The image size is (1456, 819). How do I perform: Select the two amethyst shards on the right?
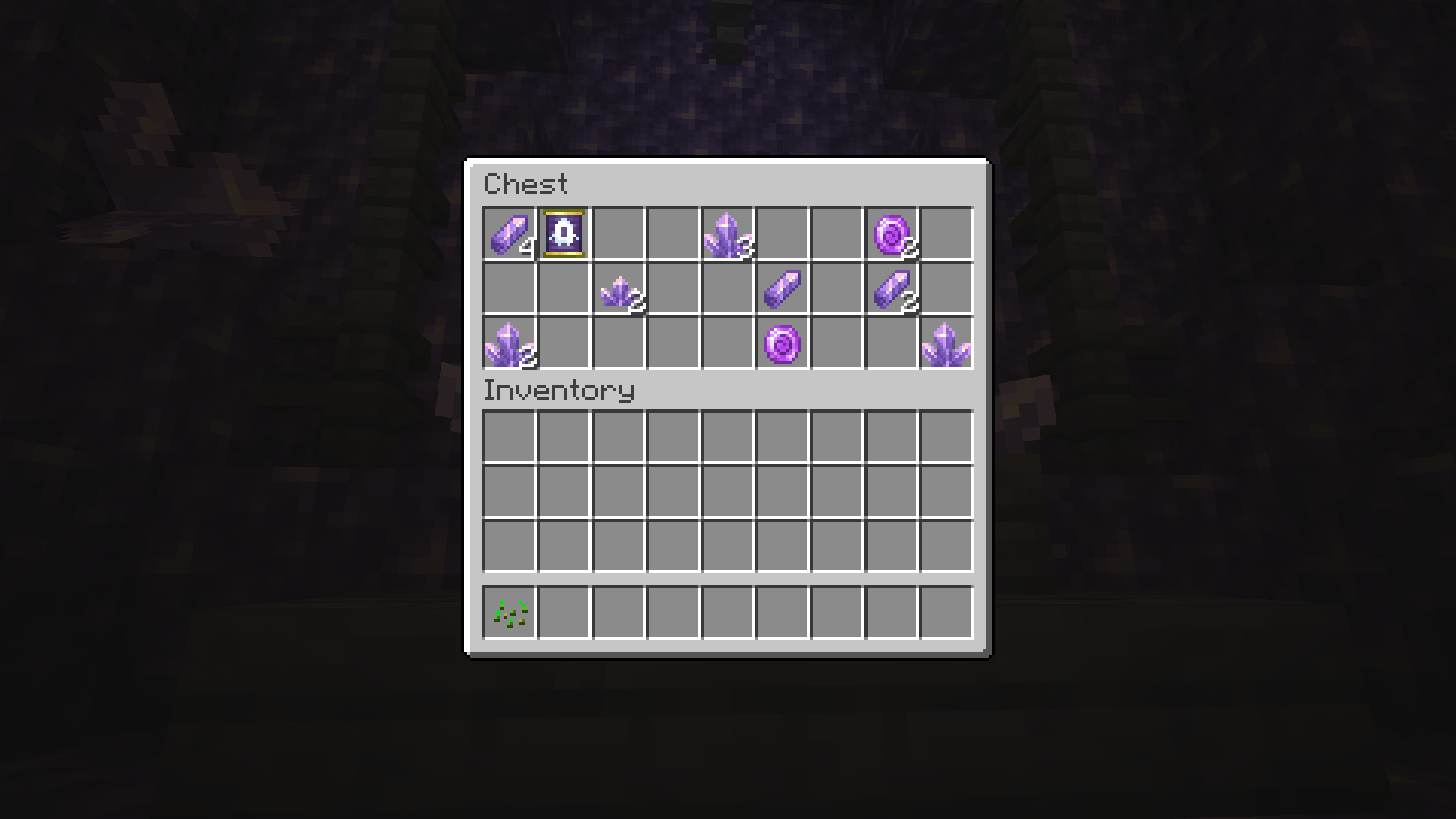[x=891, y=289]
